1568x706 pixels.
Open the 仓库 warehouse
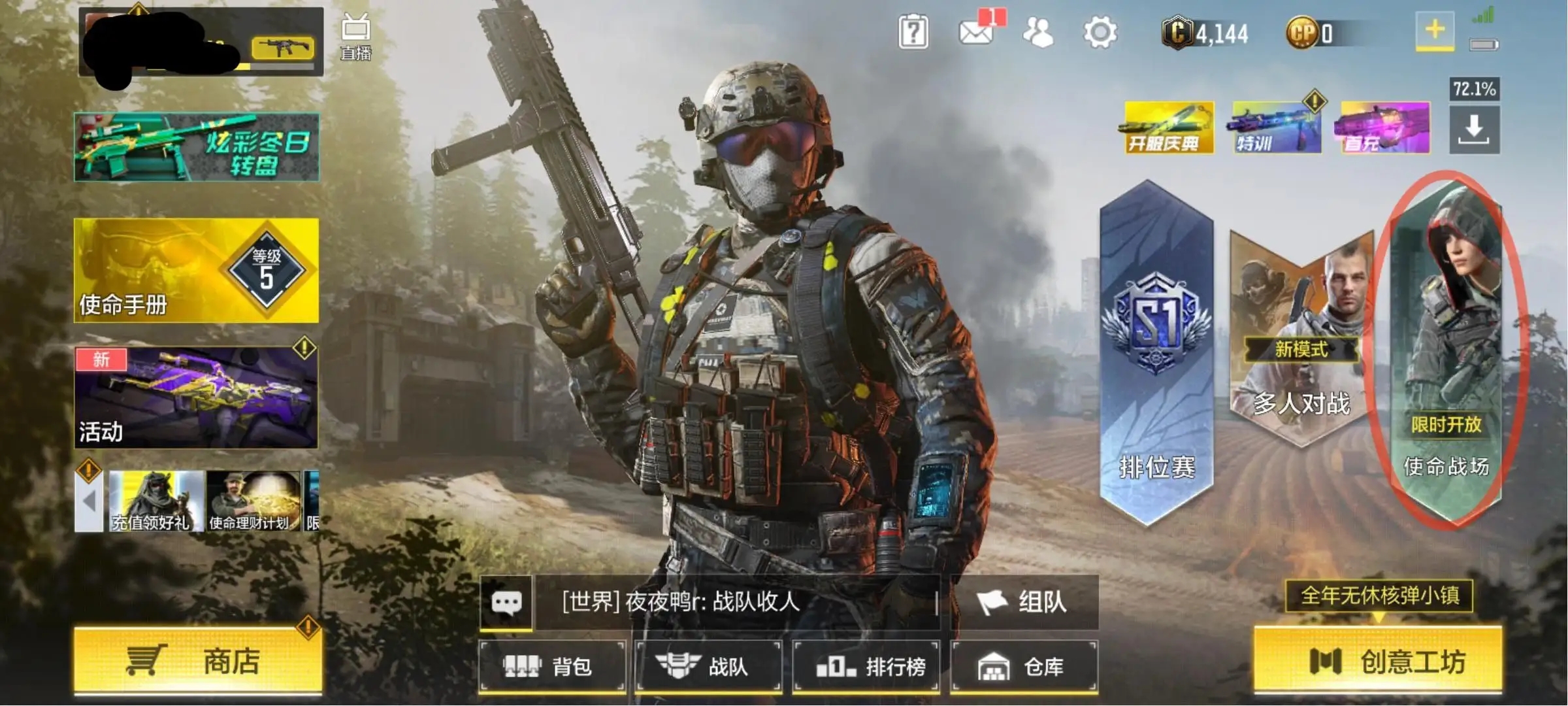1024,666
